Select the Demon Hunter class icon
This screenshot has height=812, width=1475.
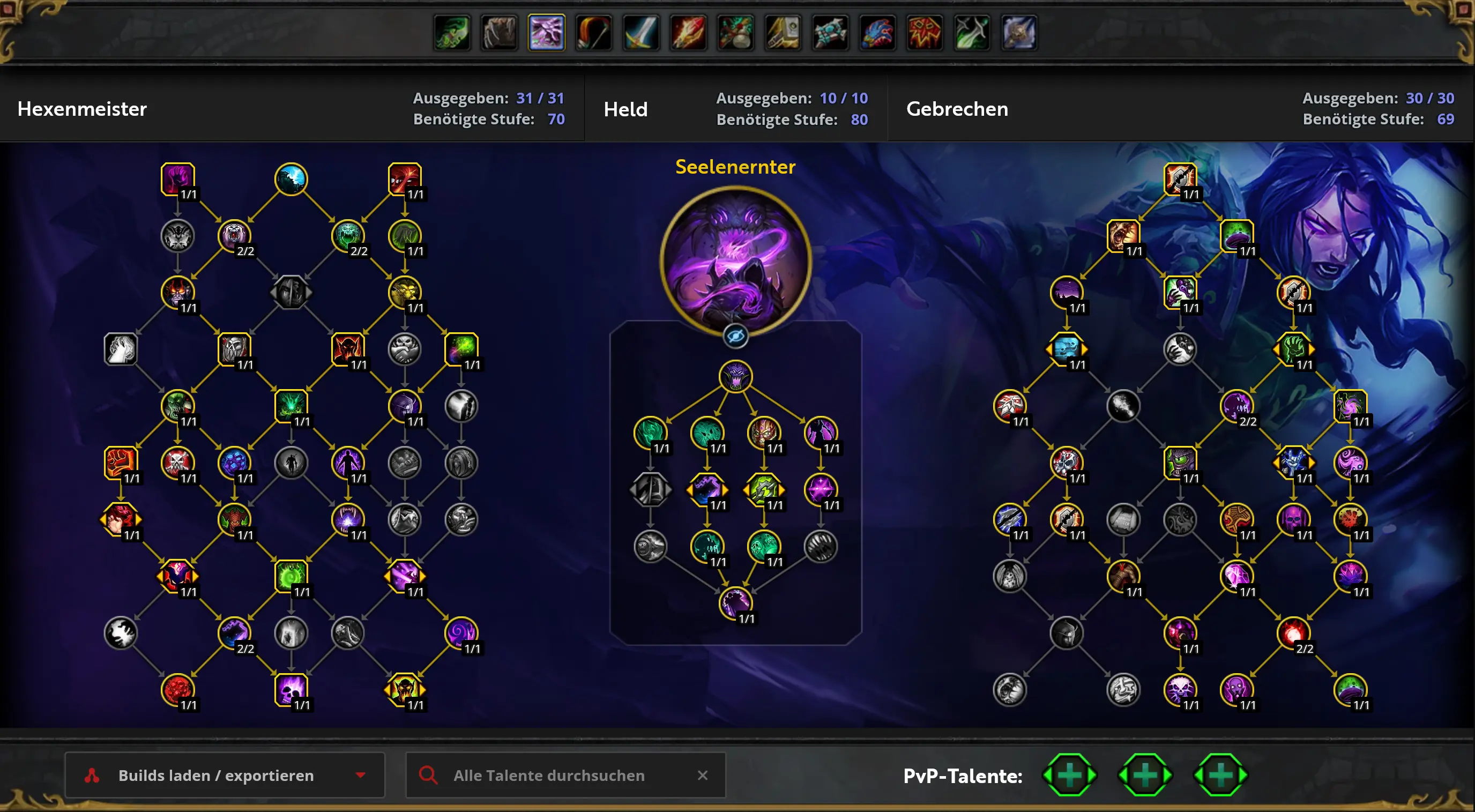pyautogui.click(x=452, y=33)
